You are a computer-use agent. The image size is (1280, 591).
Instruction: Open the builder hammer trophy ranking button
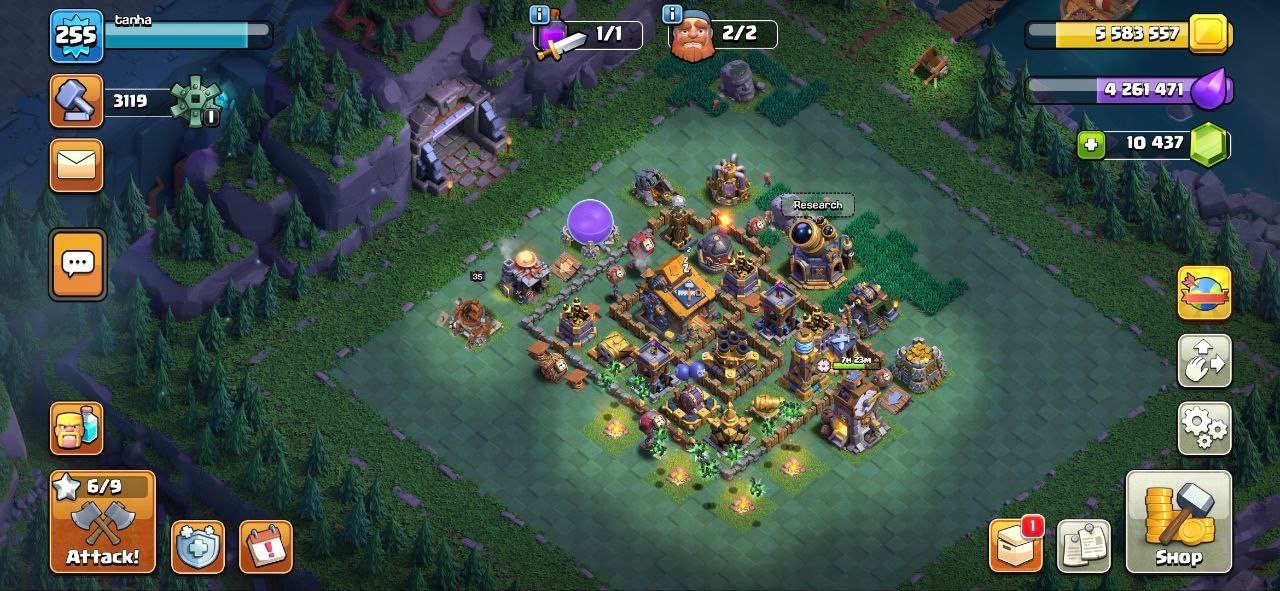(x=76, y=101)
